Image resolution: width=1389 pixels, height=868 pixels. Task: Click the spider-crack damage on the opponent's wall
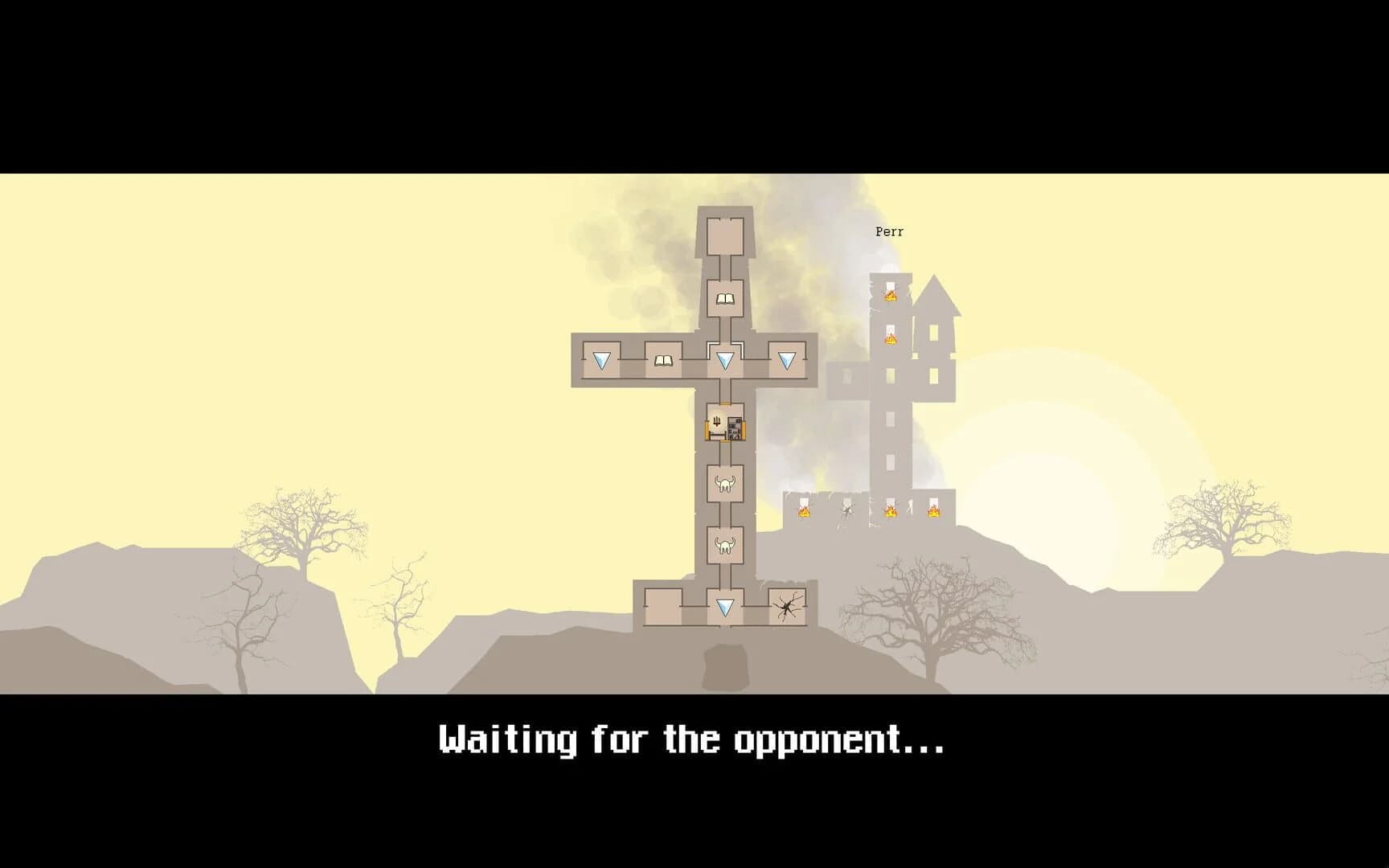click(x=846, y=510)
